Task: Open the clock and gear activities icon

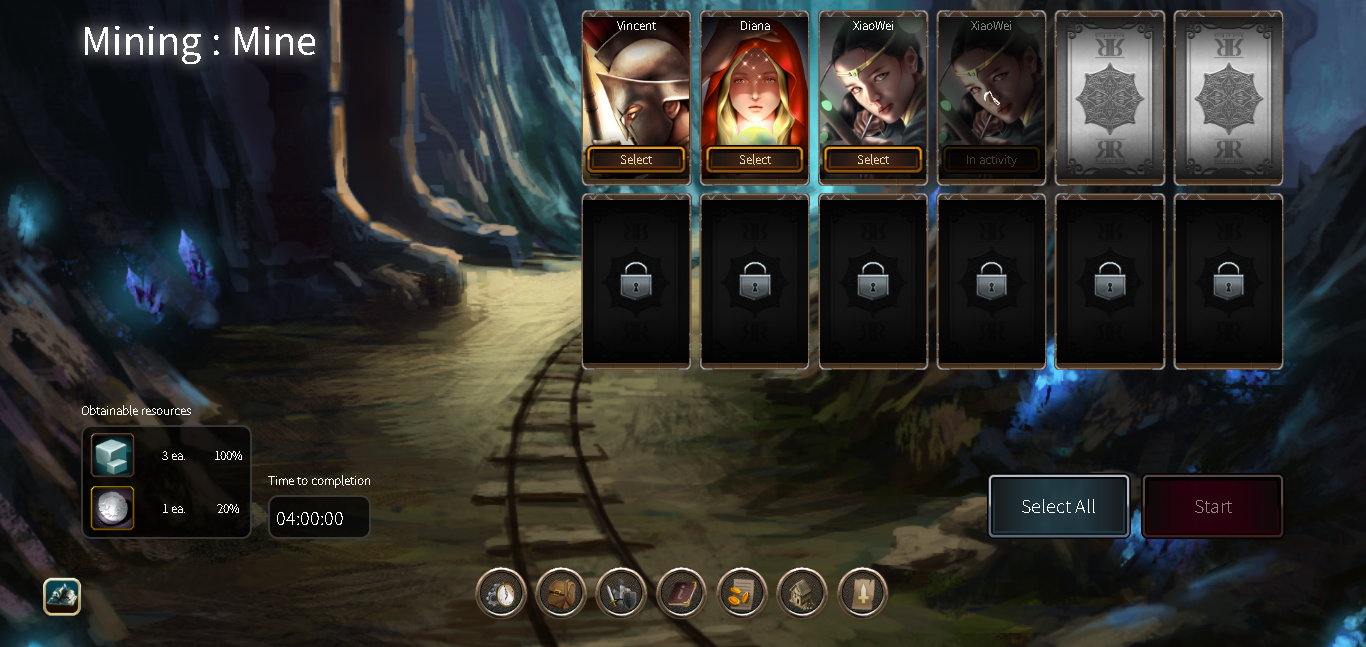Action: coord(501,594)
